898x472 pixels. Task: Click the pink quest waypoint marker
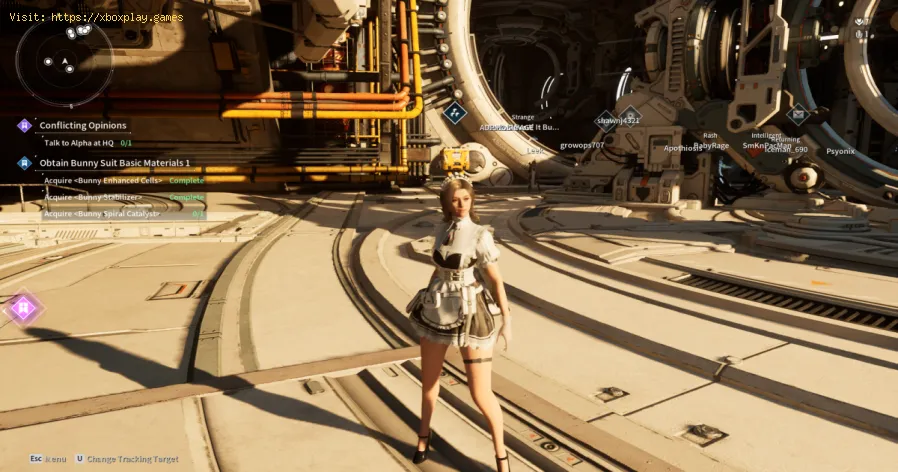click(x=23, y=308)
